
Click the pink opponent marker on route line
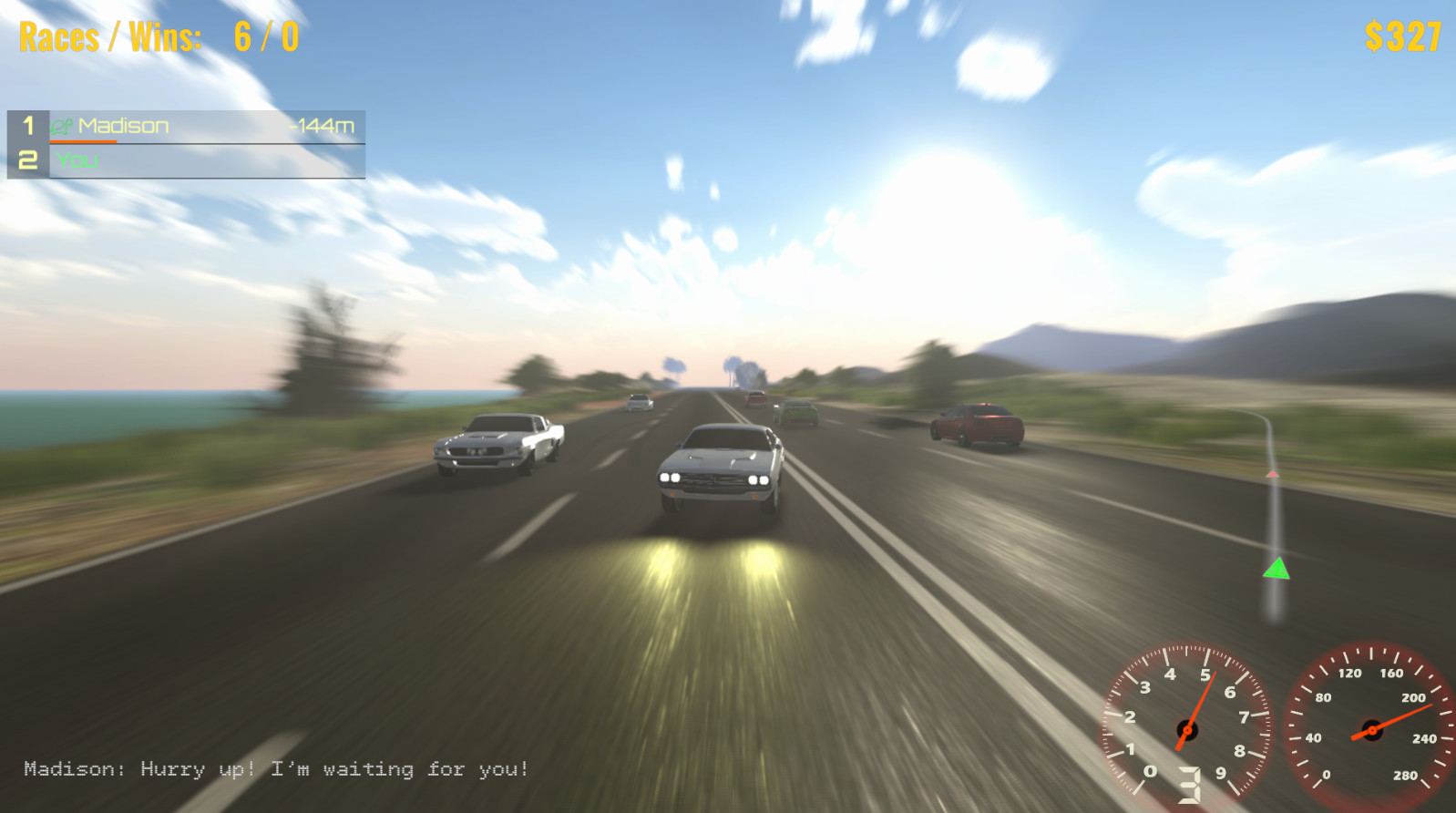pyautogui.click(x=1273, y=473)
